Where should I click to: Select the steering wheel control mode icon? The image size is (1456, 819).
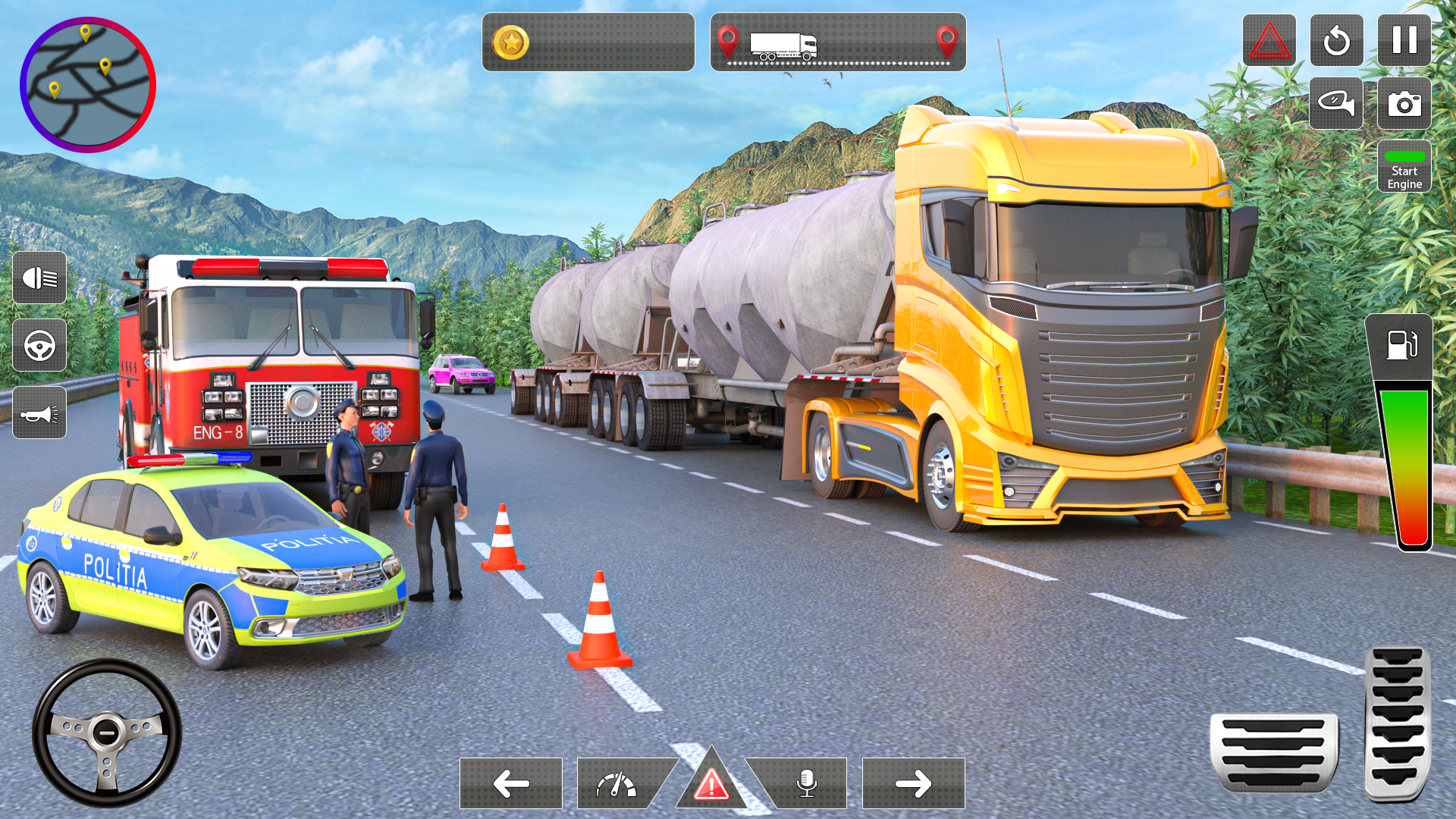[x=40, y=347]
